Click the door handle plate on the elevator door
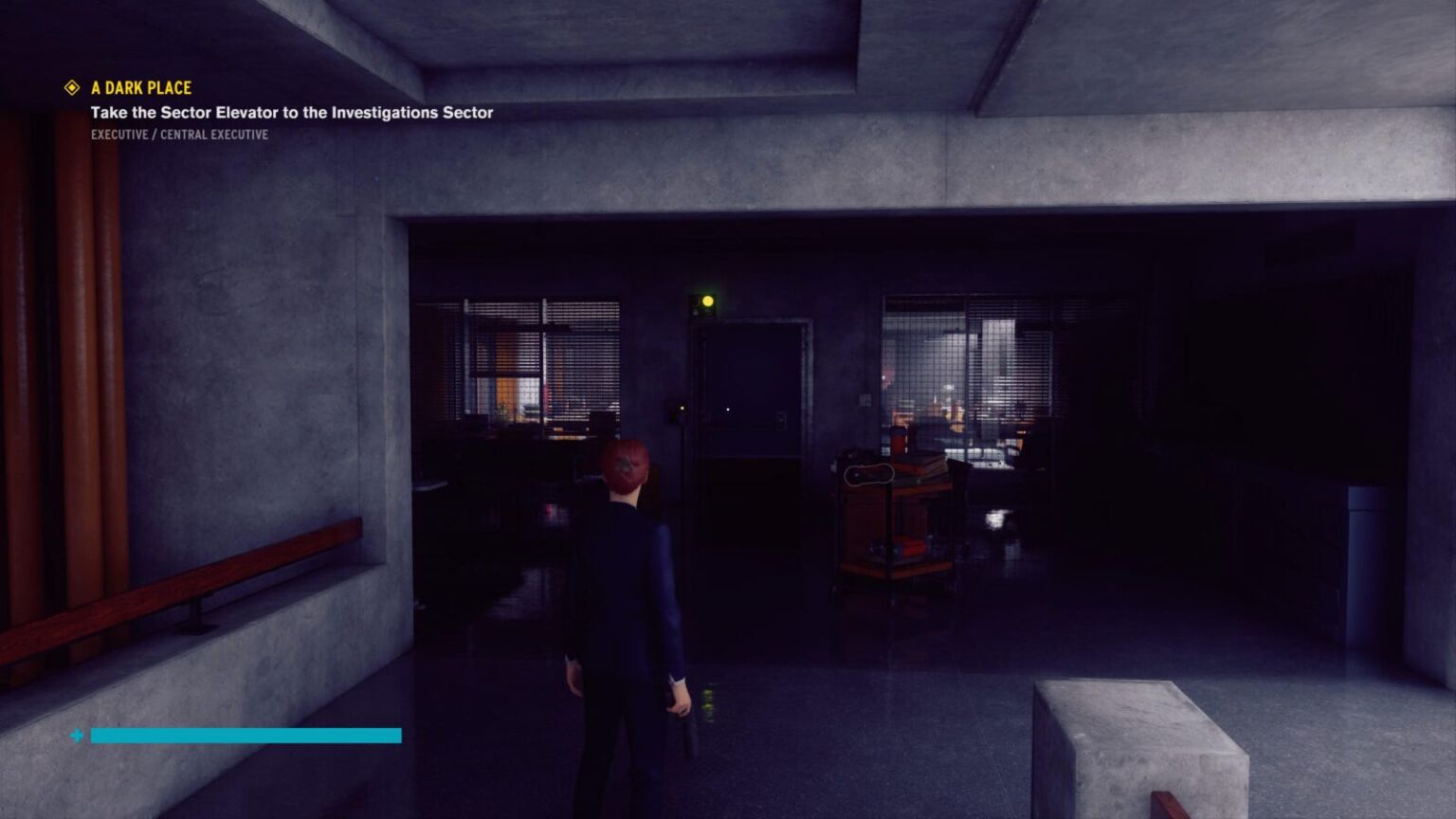Viewport: 1456px width, 819px height. [781, 418]
